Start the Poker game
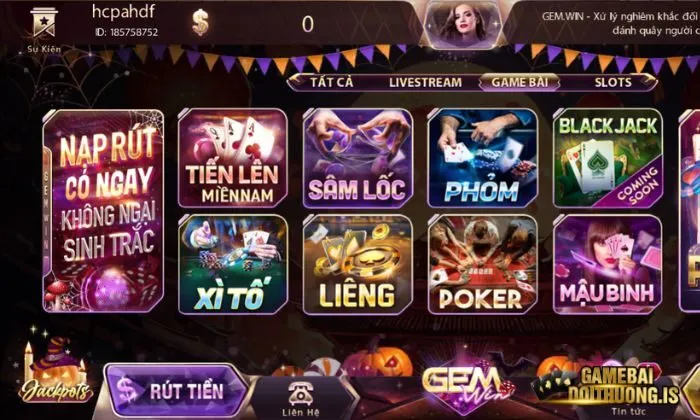The height and width of the screenshot is (420, 700). pos(482,263)
